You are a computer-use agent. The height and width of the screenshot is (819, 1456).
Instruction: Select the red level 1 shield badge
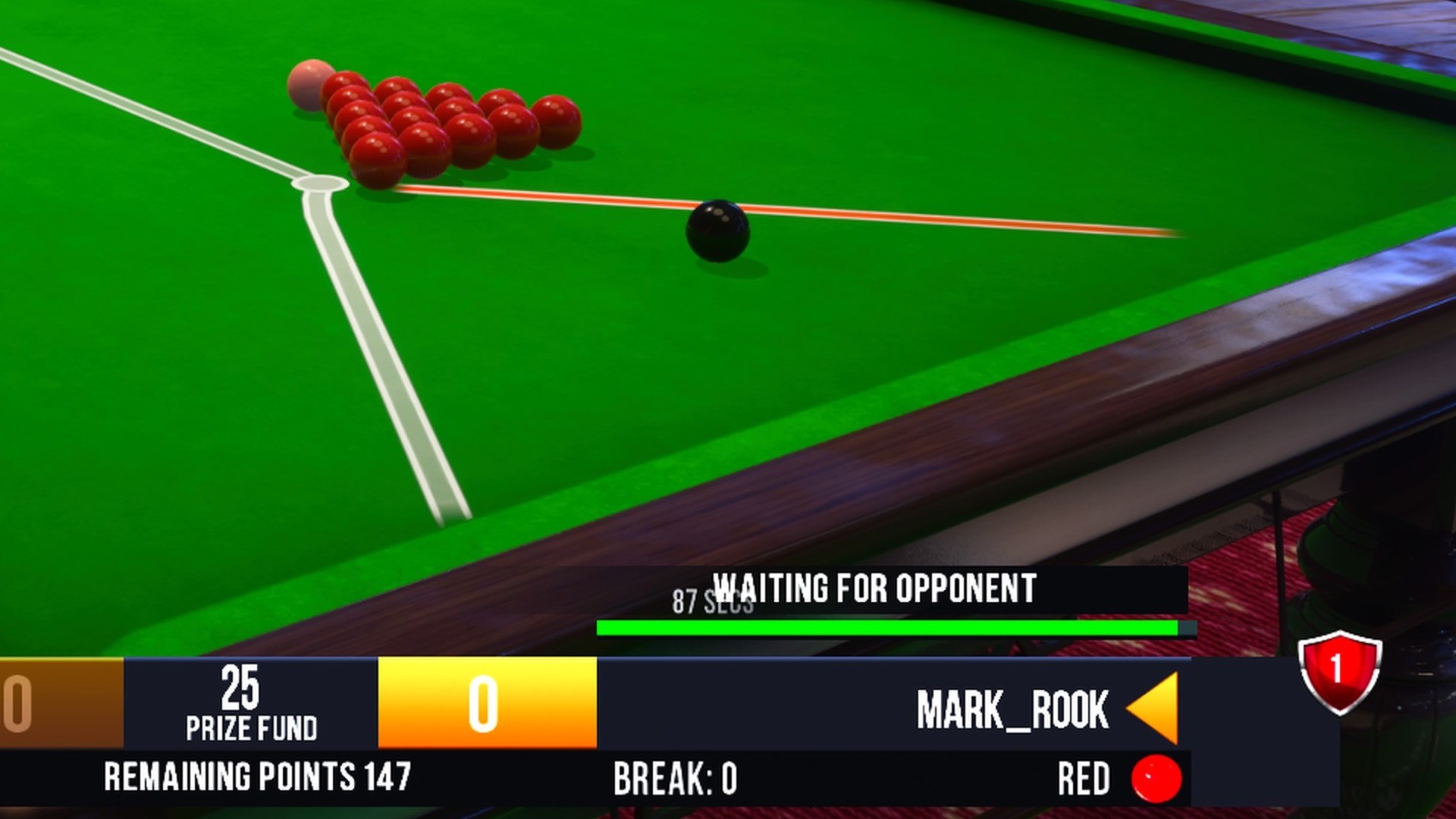coord(1339,672)
